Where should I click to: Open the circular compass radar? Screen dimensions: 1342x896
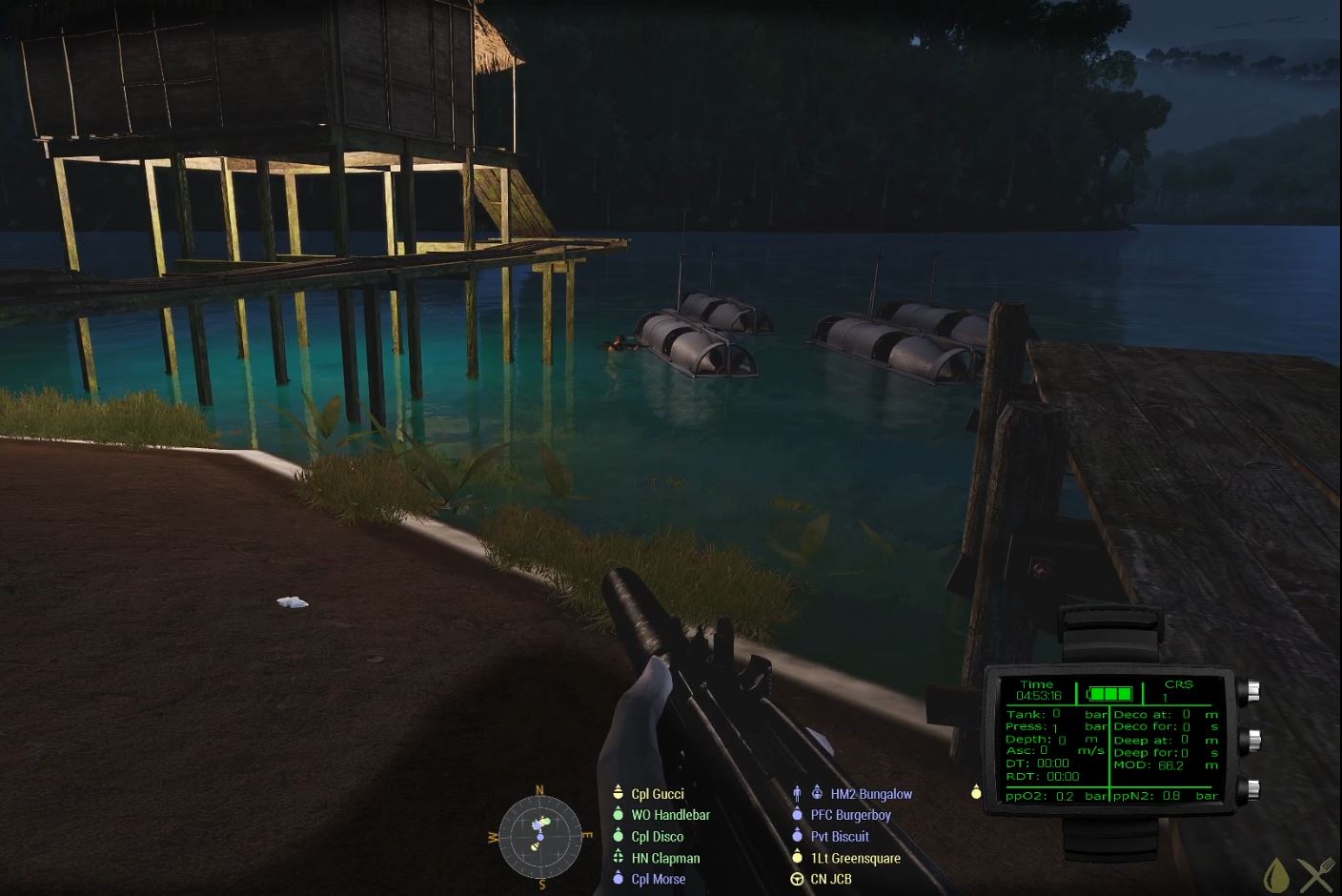(539, 836)
